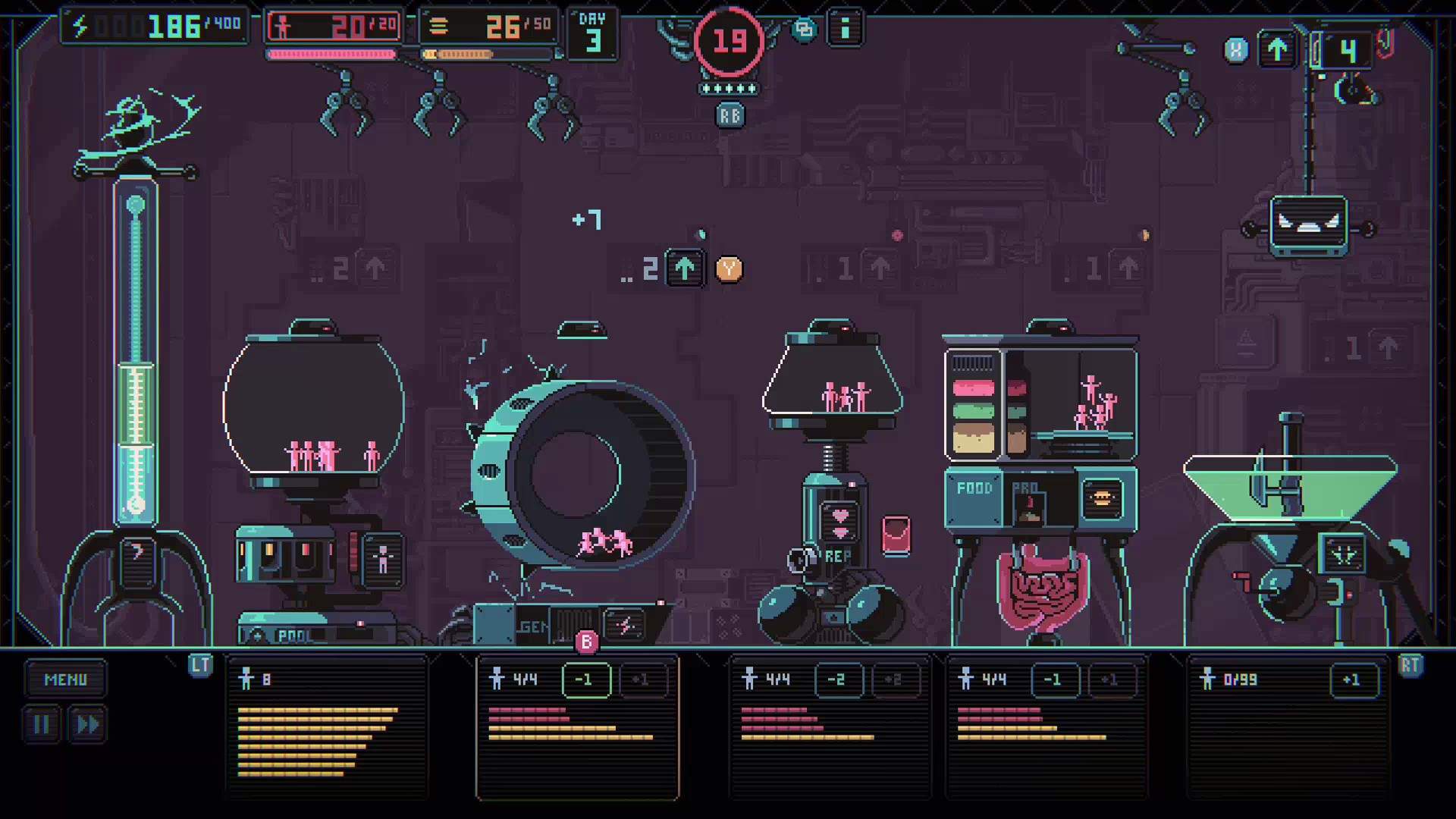Remove two workers with the -2 button
1456x819 pixels.
(x=837, y=680)
